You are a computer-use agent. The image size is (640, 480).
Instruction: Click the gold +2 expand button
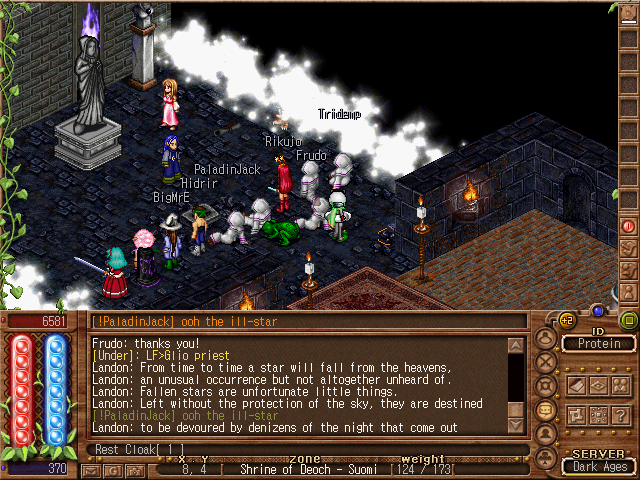coord(566,320)
